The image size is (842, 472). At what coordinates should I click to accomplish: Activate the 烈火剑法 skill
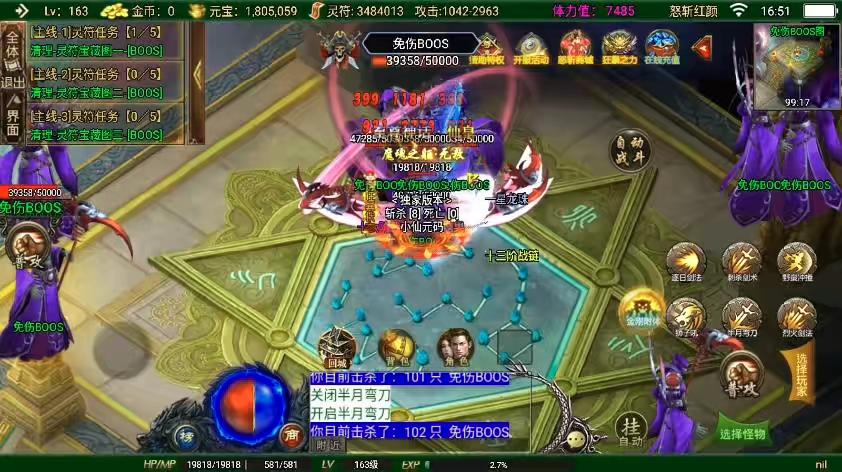[x=796, y=317]
